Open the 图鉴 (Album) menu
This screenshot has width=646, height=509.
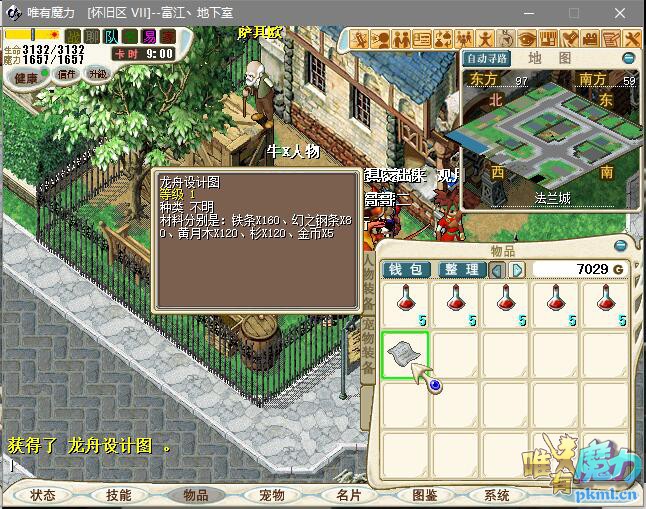coord(423,495)
